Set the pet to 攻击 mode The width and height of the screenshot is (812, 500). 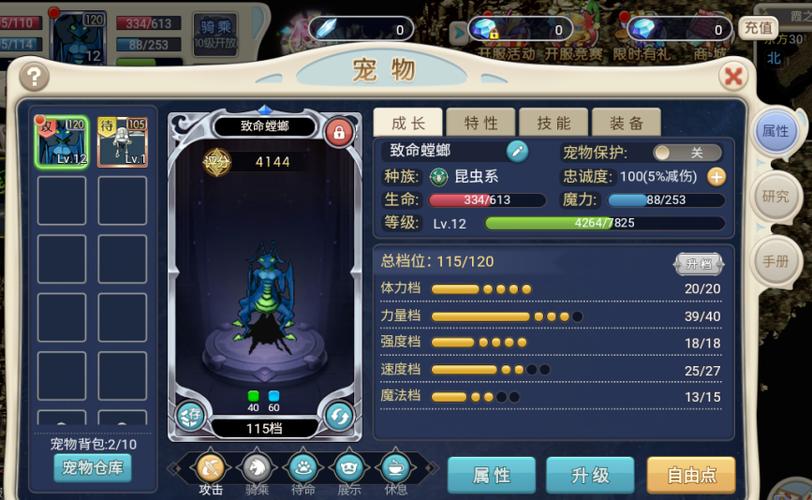coord(211,469)
